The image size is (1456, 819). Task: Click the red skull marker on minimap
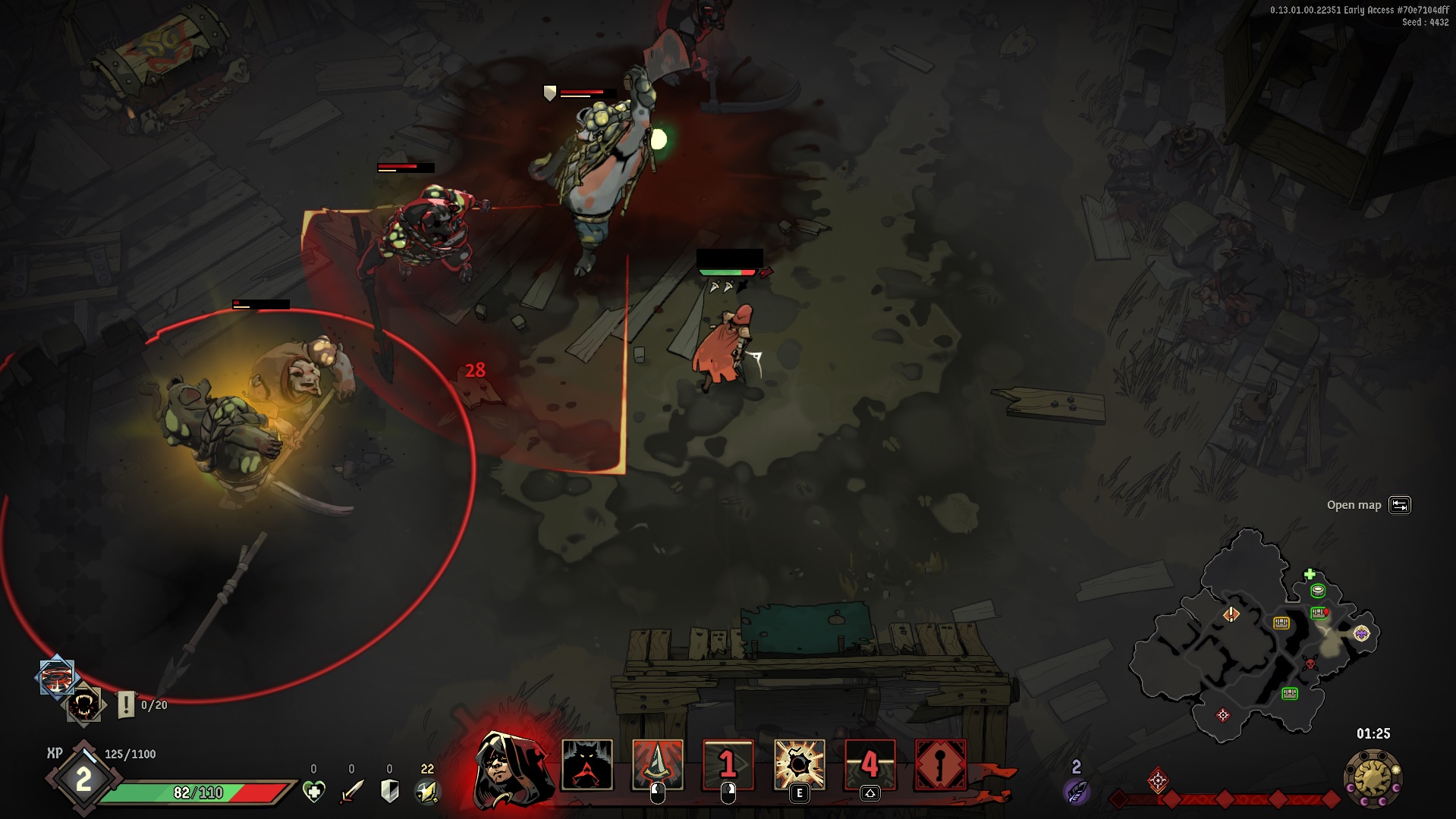pyautogui.click(x=1310, y=664)
